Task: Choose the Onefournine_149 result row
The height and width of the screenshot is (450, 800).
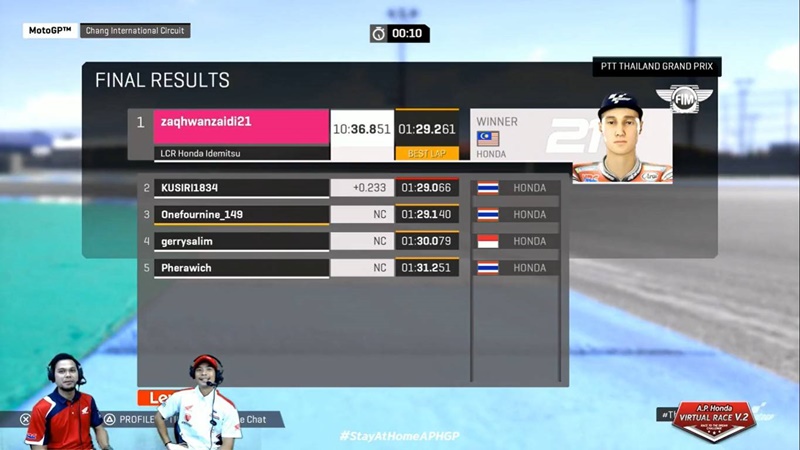Action: [241, 214]
